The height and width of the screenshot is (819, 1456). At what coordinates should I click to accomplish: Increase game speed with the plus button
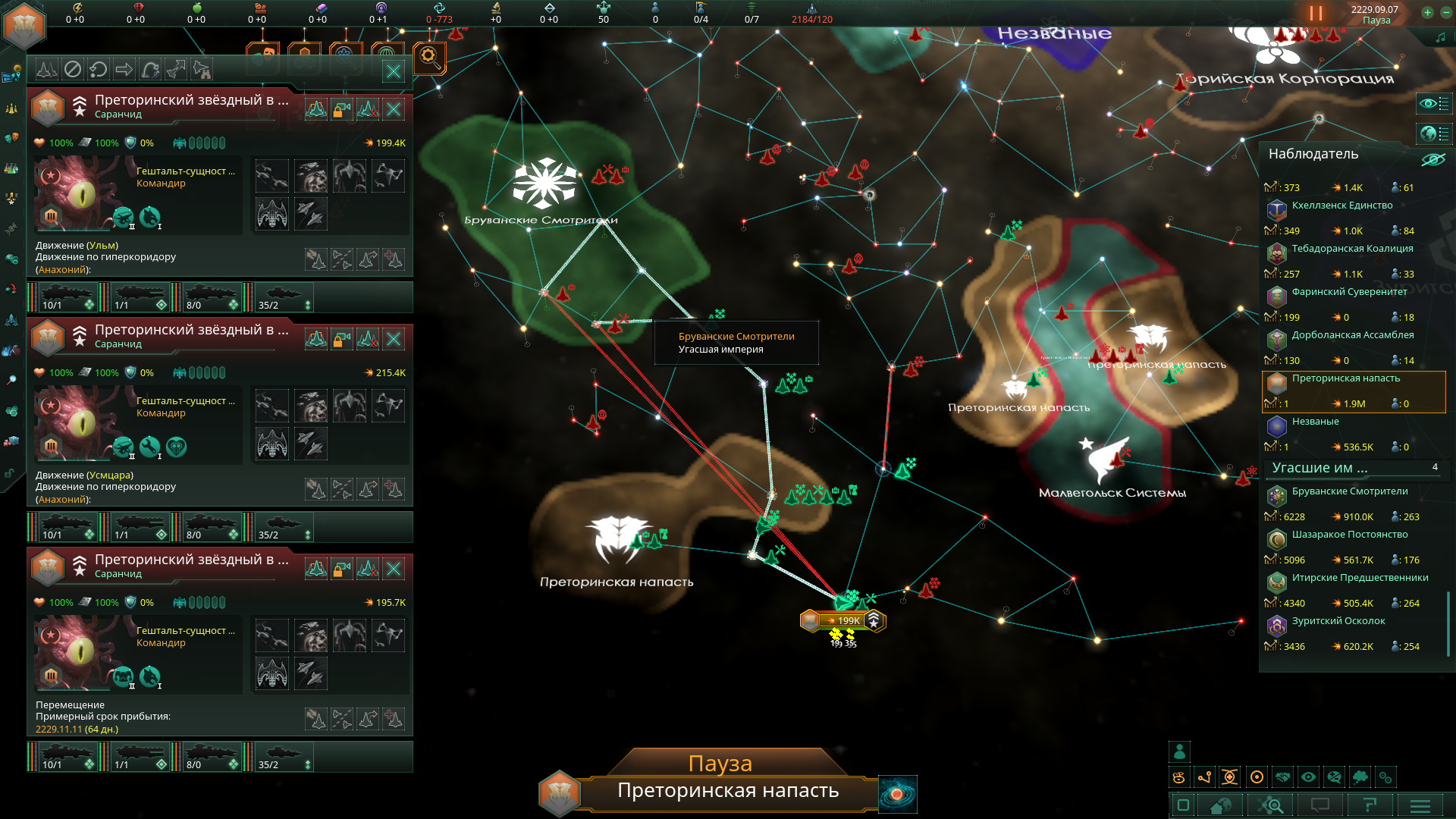coord(1427,12)
